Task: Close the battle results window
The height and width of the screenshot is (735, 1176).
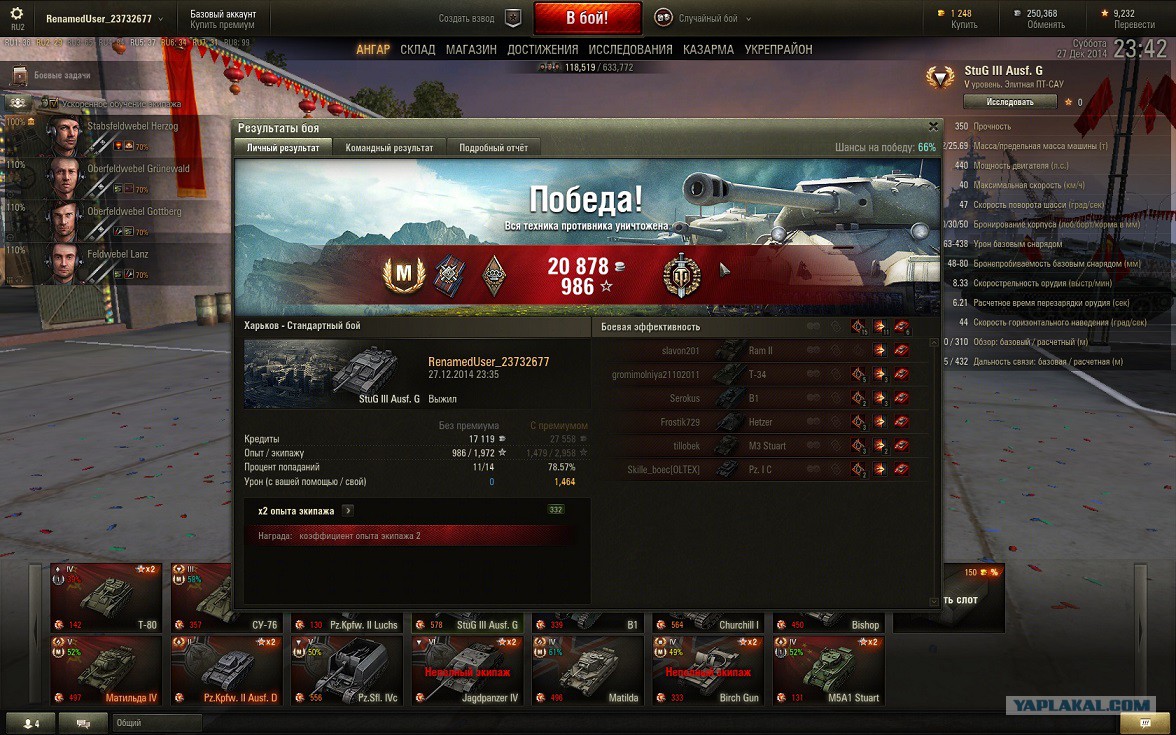Action: pos(933,127)
